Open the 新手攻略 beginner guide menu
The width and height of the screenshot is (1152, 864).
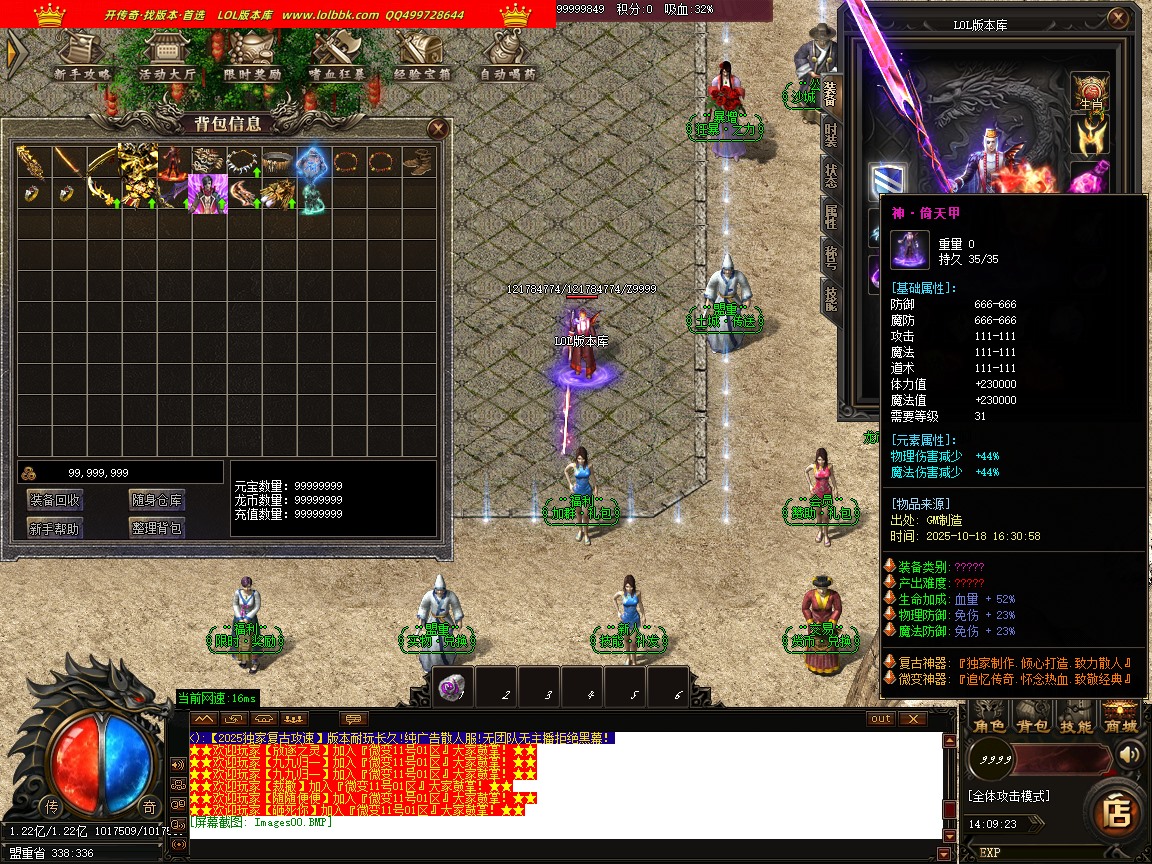coord(84,56)
